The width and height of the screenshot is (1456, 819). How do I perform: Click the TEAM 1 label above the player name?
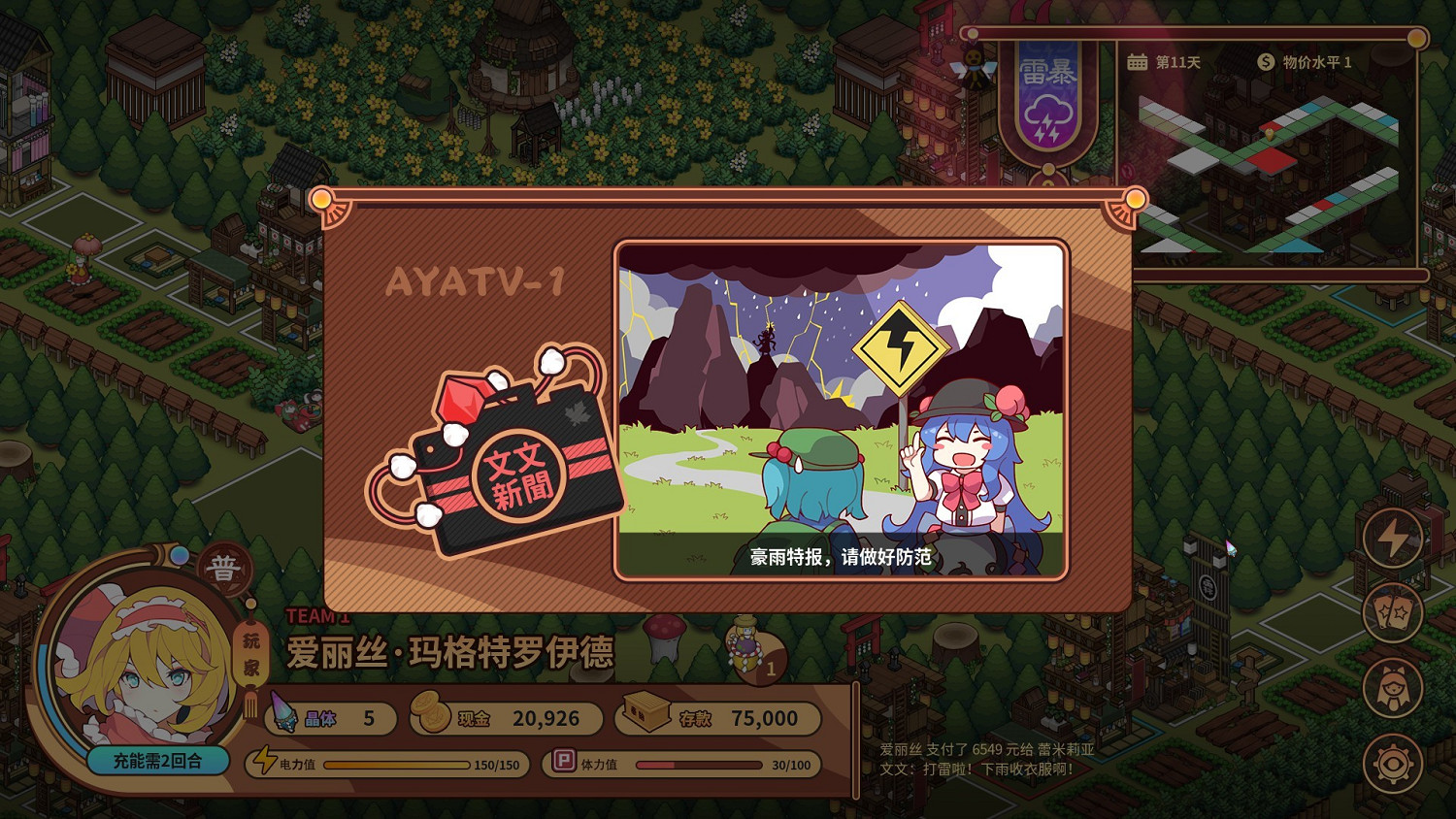click(316, 615)
